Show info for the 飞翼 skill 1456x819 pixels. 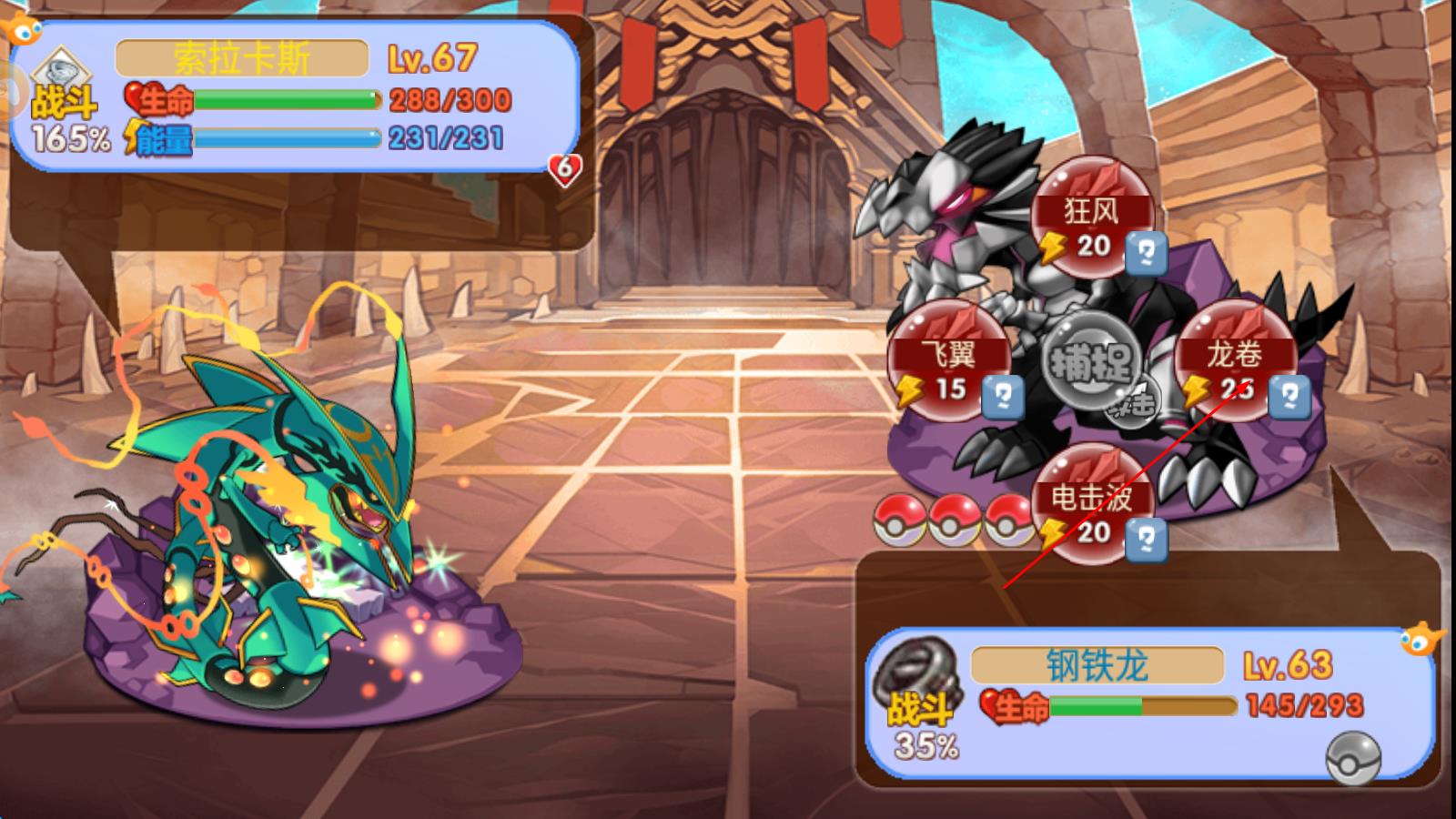click(1003, 398)
